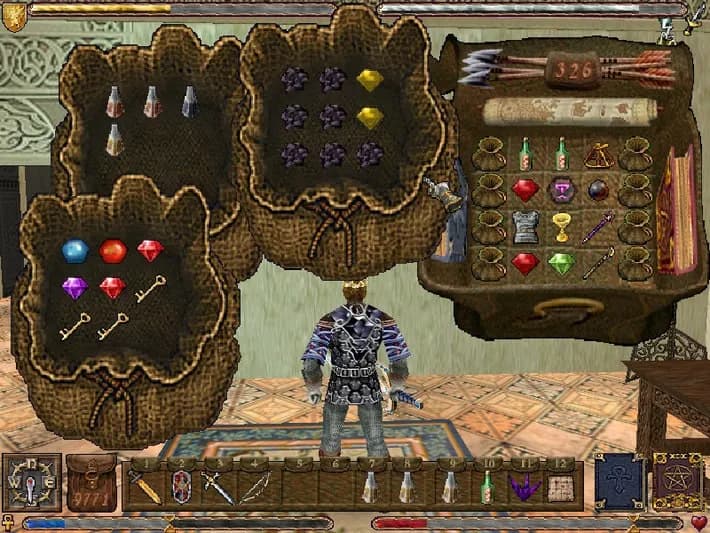Select the bow in hotbar slot 4
Image resolution: width=710 pixels, height=533 pixels.
258,487
